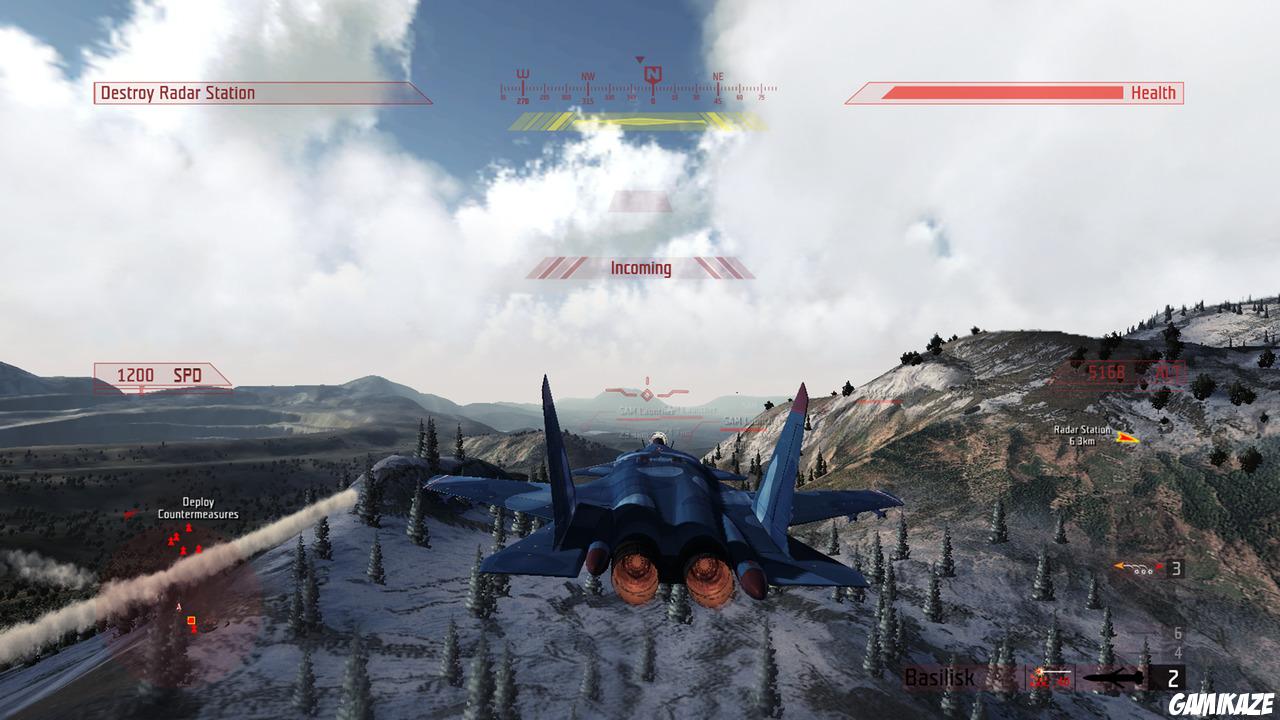Screen dimensions: 1280x720
Task: Click the diamond targeting reticle above the jet
Action: 647,393
